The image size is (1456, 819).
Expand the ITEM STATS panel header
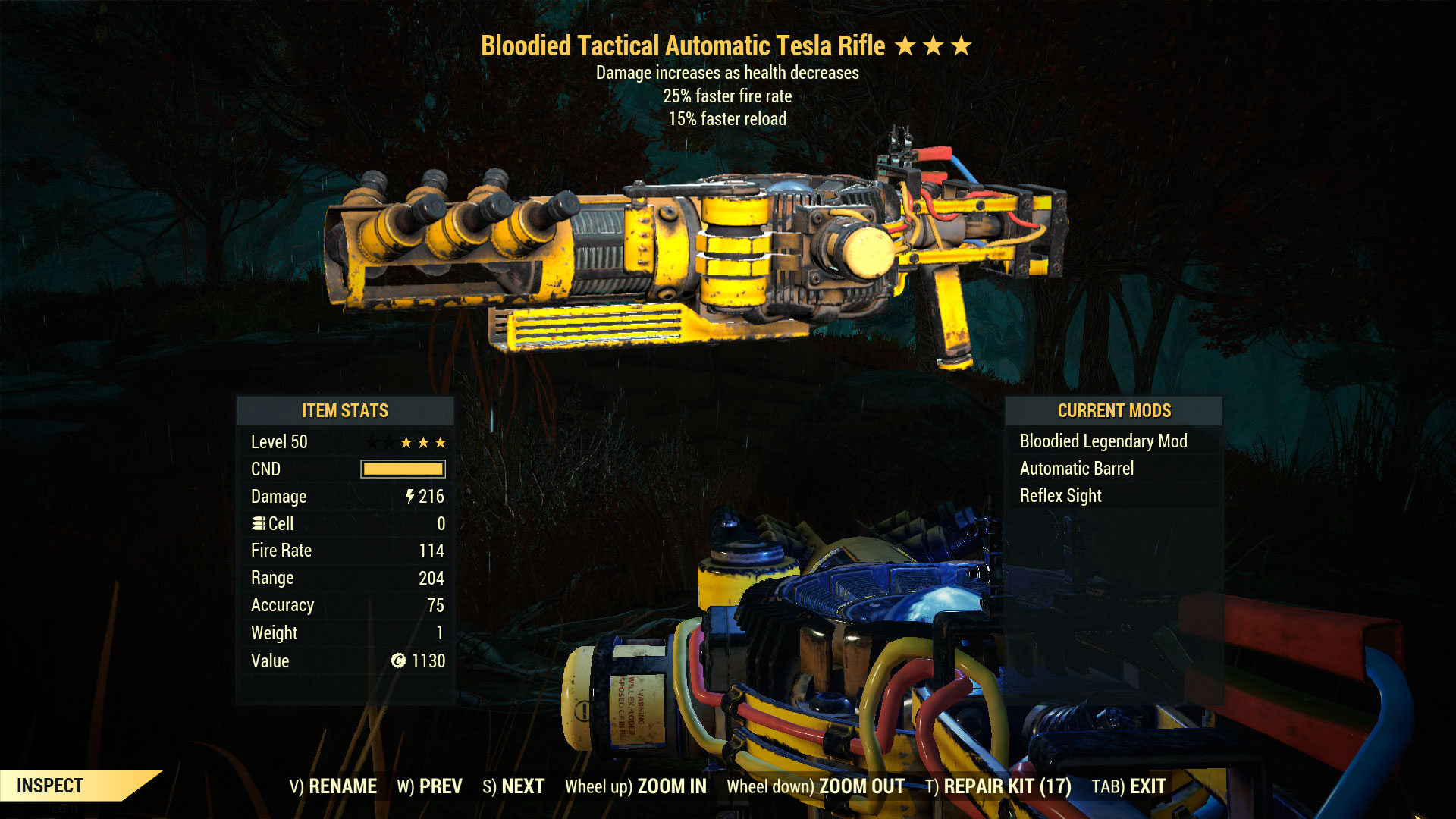pyautogui.click(x=344, y=410)
